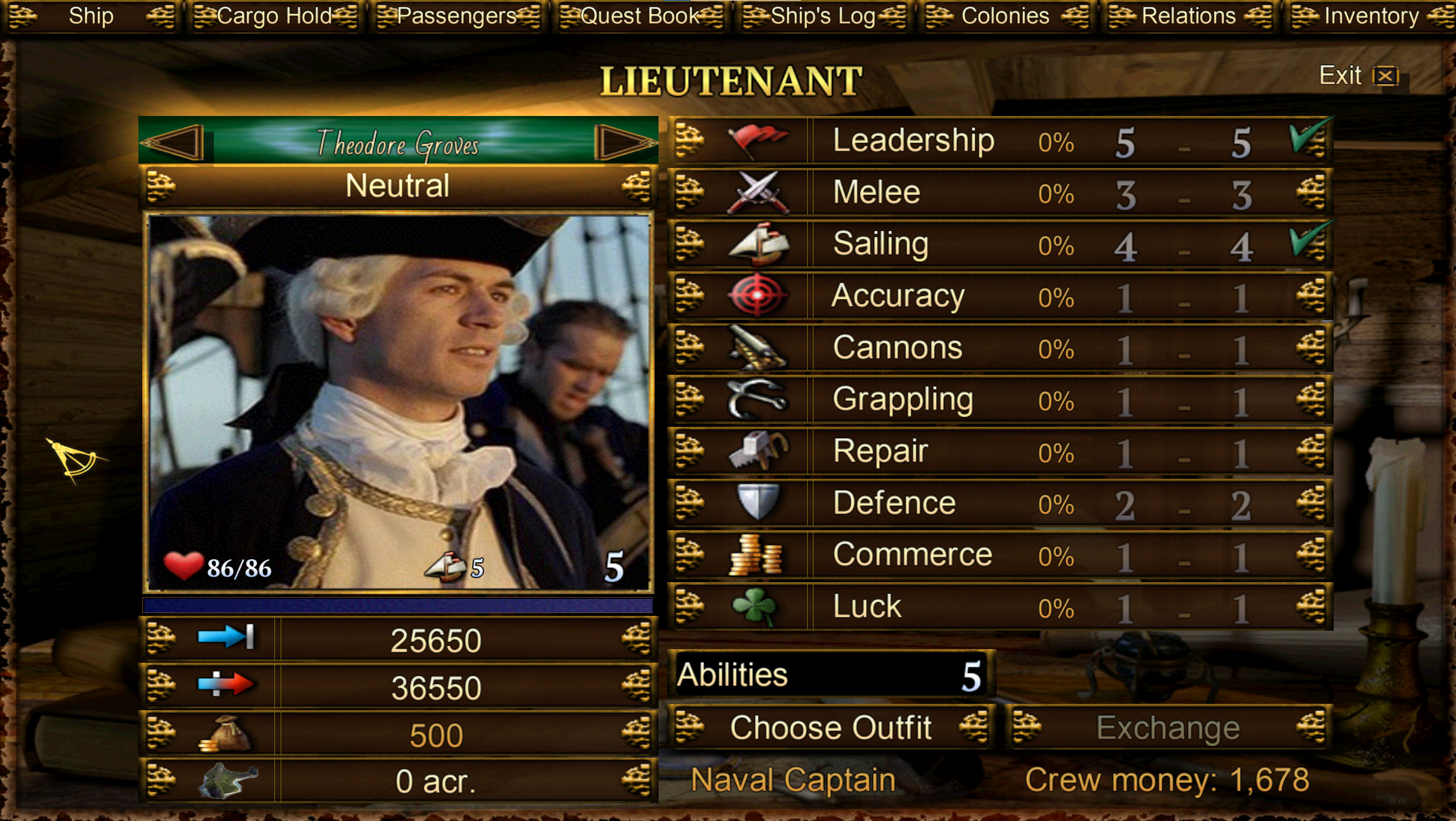Go to previous character with left arrow
Image resolution: width=1456 pixels, height=821 pixels.
coord(173,142)
